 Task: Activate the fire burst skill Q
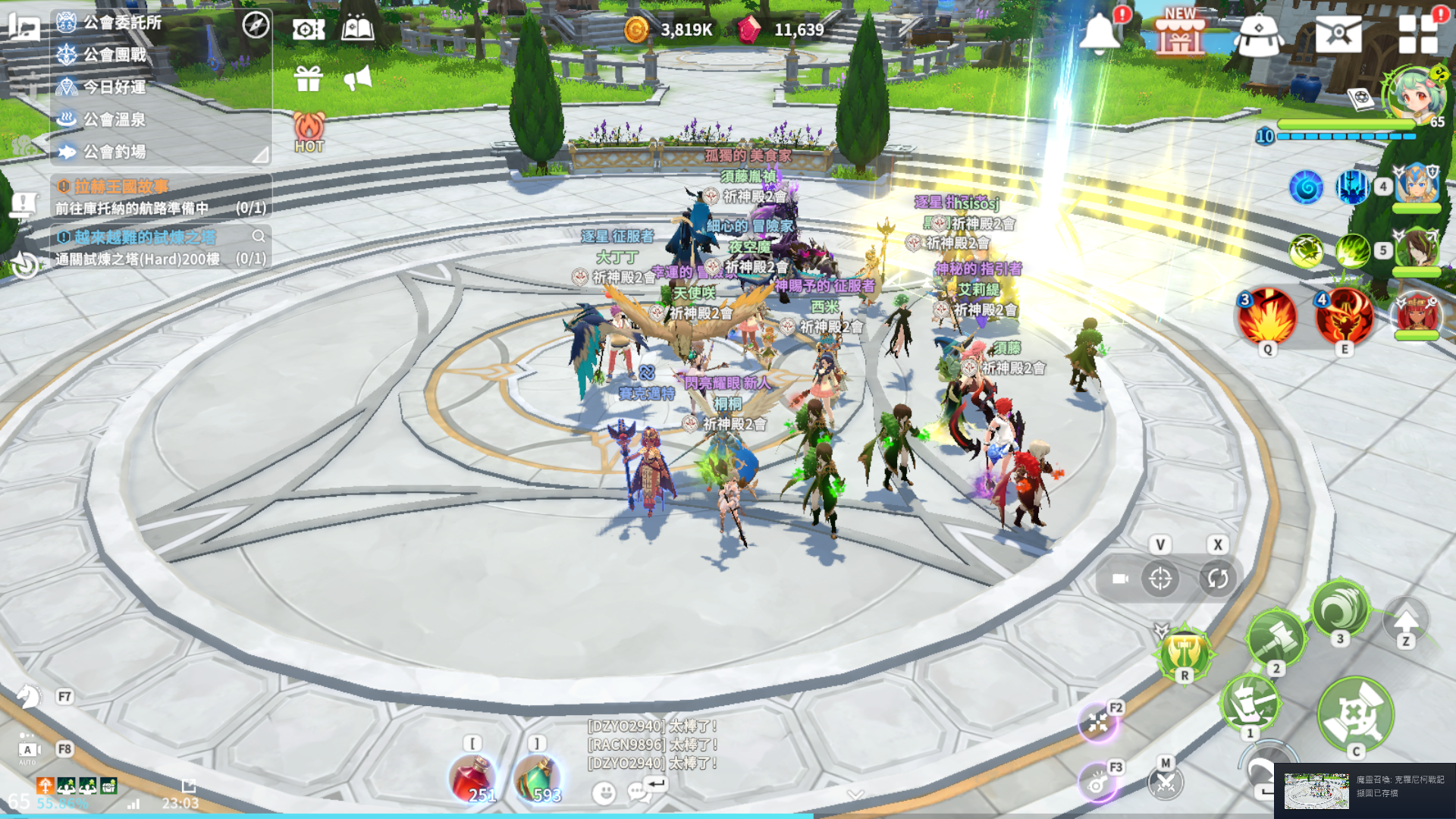point(1267,316)
